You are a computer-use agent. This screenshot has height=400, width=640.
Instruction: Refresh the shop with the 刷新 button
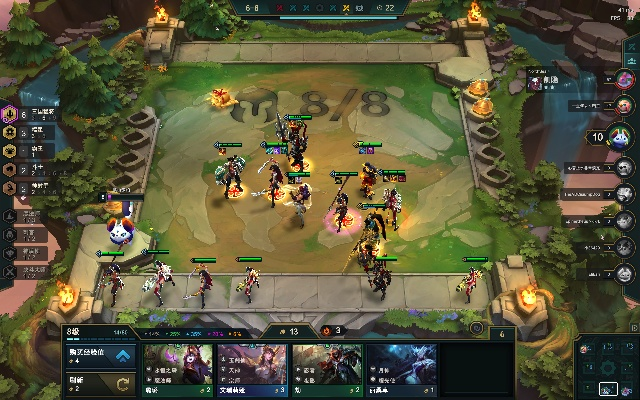100,382
